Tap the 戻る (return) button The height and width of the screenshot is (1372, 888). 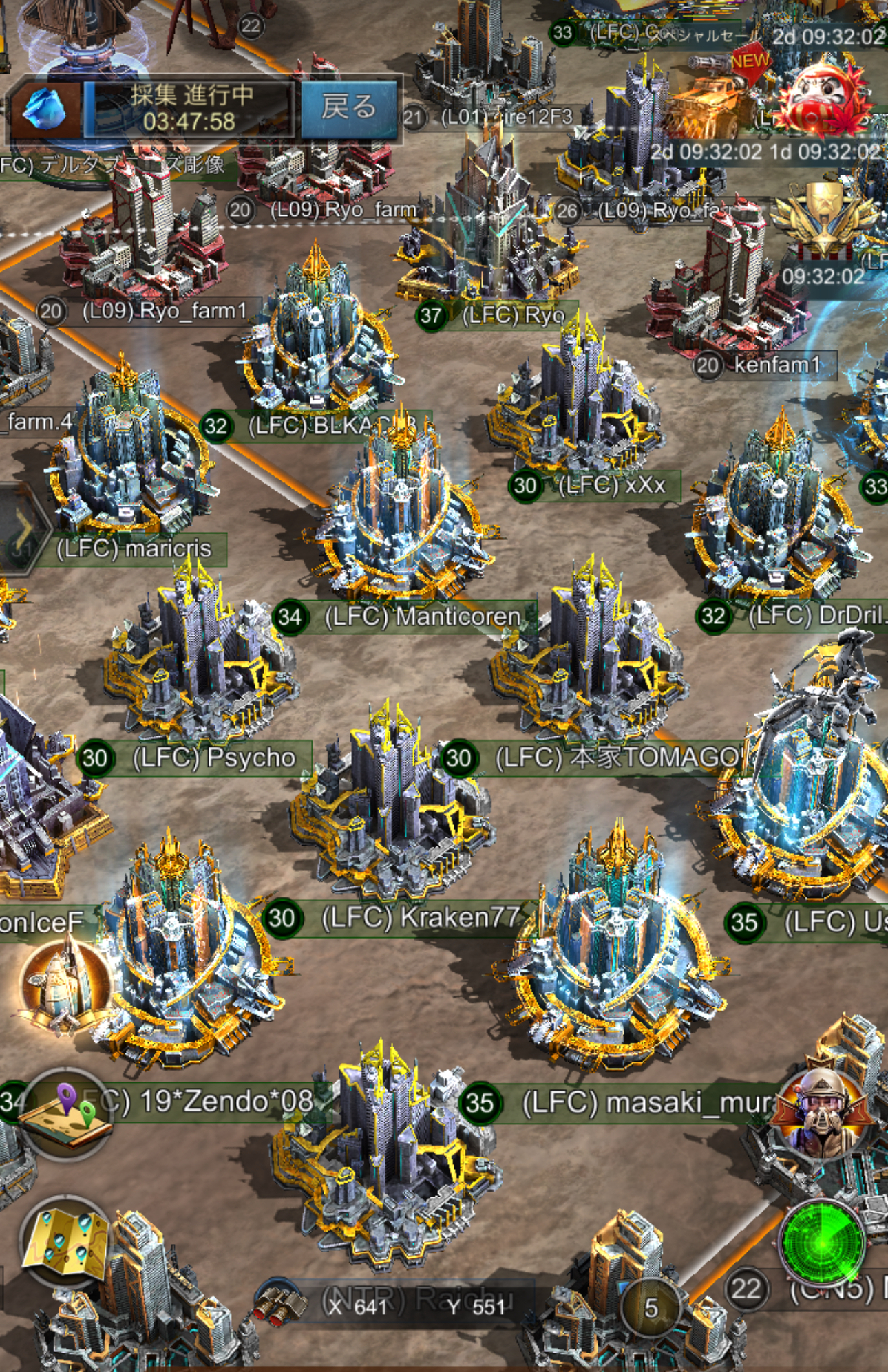tap(348, 109)
